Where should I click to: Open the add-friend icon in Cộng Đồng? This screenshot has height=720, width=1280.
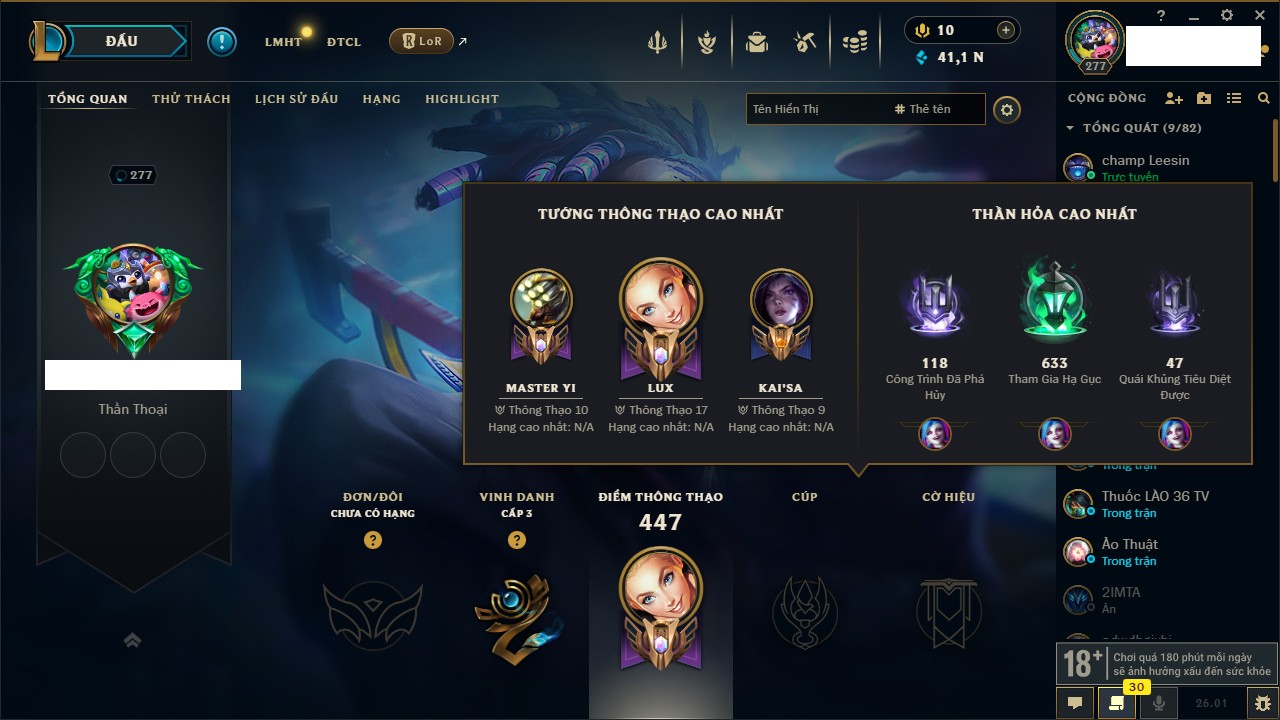pyautogui.click(x=1174, y=98)
